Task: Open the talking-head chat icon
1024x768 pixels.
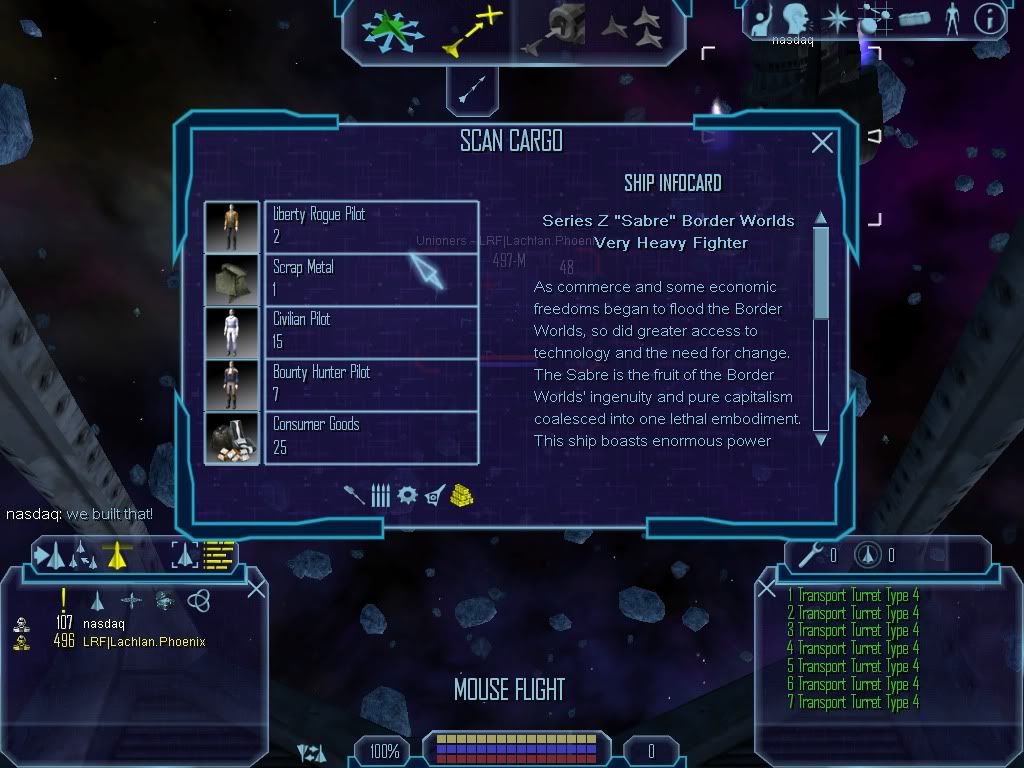Action: click(x=797, y=18)
